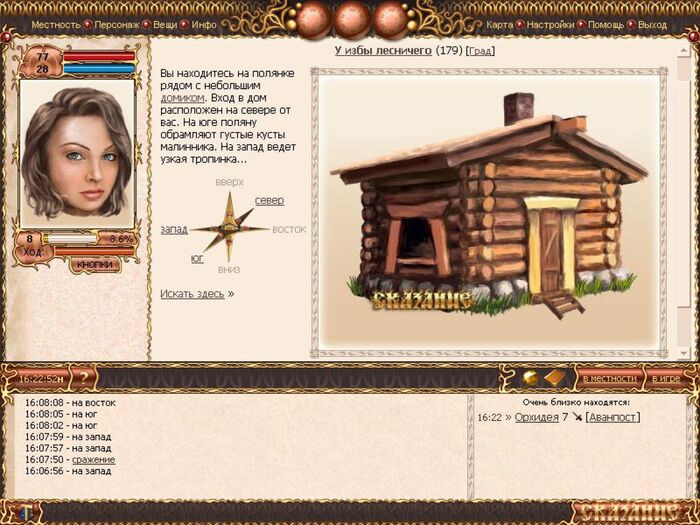The image size is (700, 525).
Task: Click the question mark help button
Action: [x=83, y=378]
